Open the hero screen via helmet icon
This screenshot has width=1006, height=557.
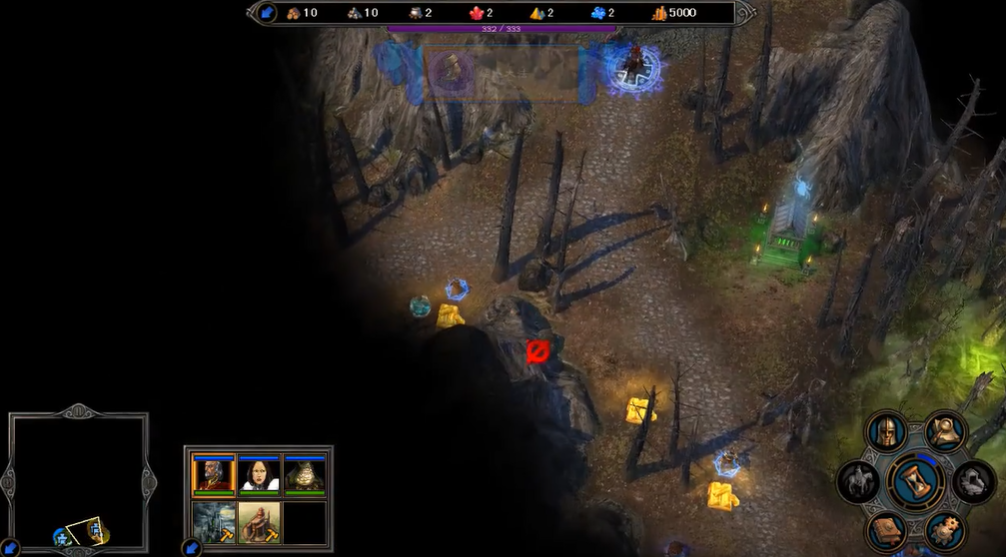click(x=887, y=432)
